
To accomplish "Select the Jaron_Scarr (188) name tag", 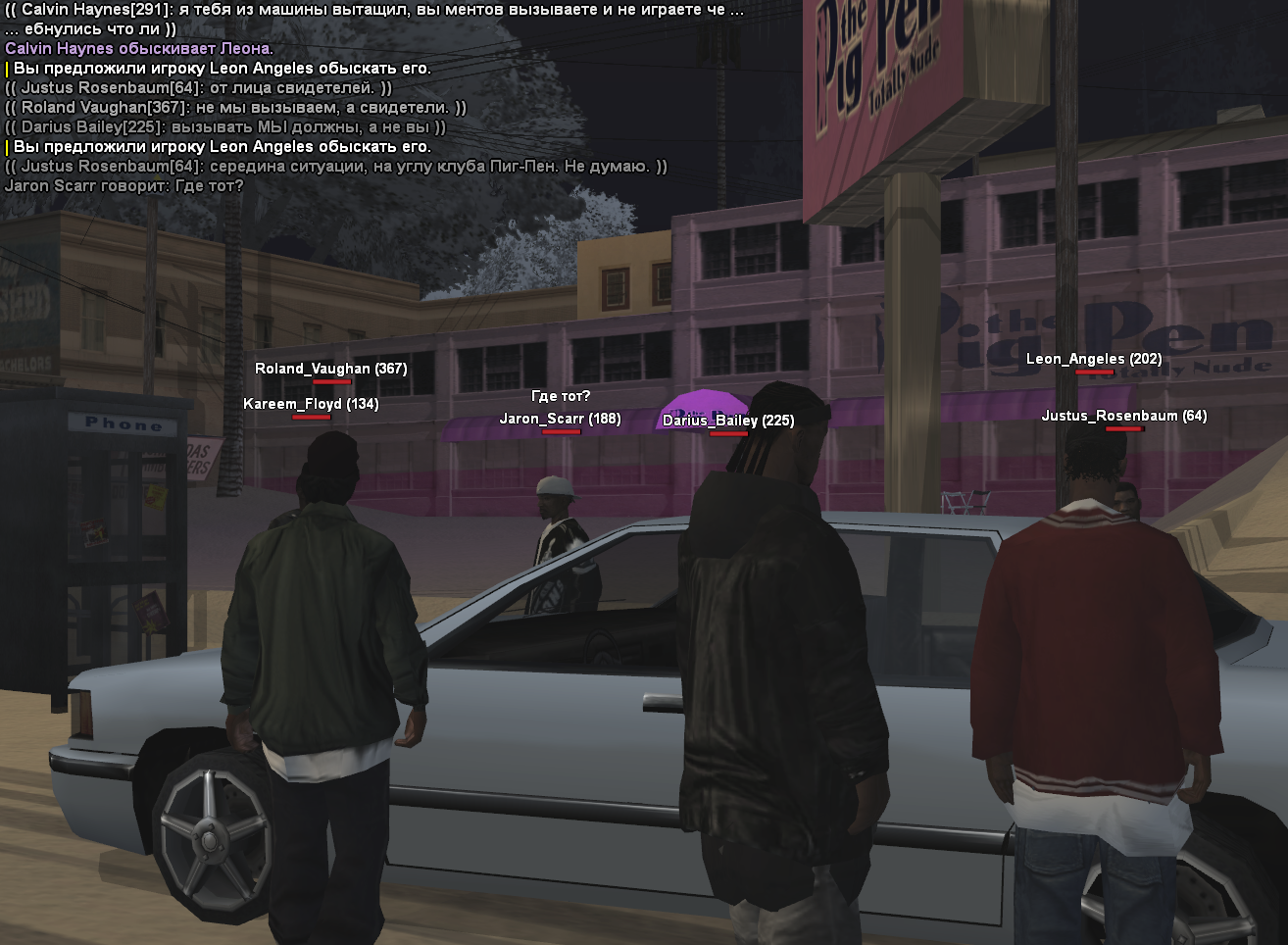I will pos(560,419).
